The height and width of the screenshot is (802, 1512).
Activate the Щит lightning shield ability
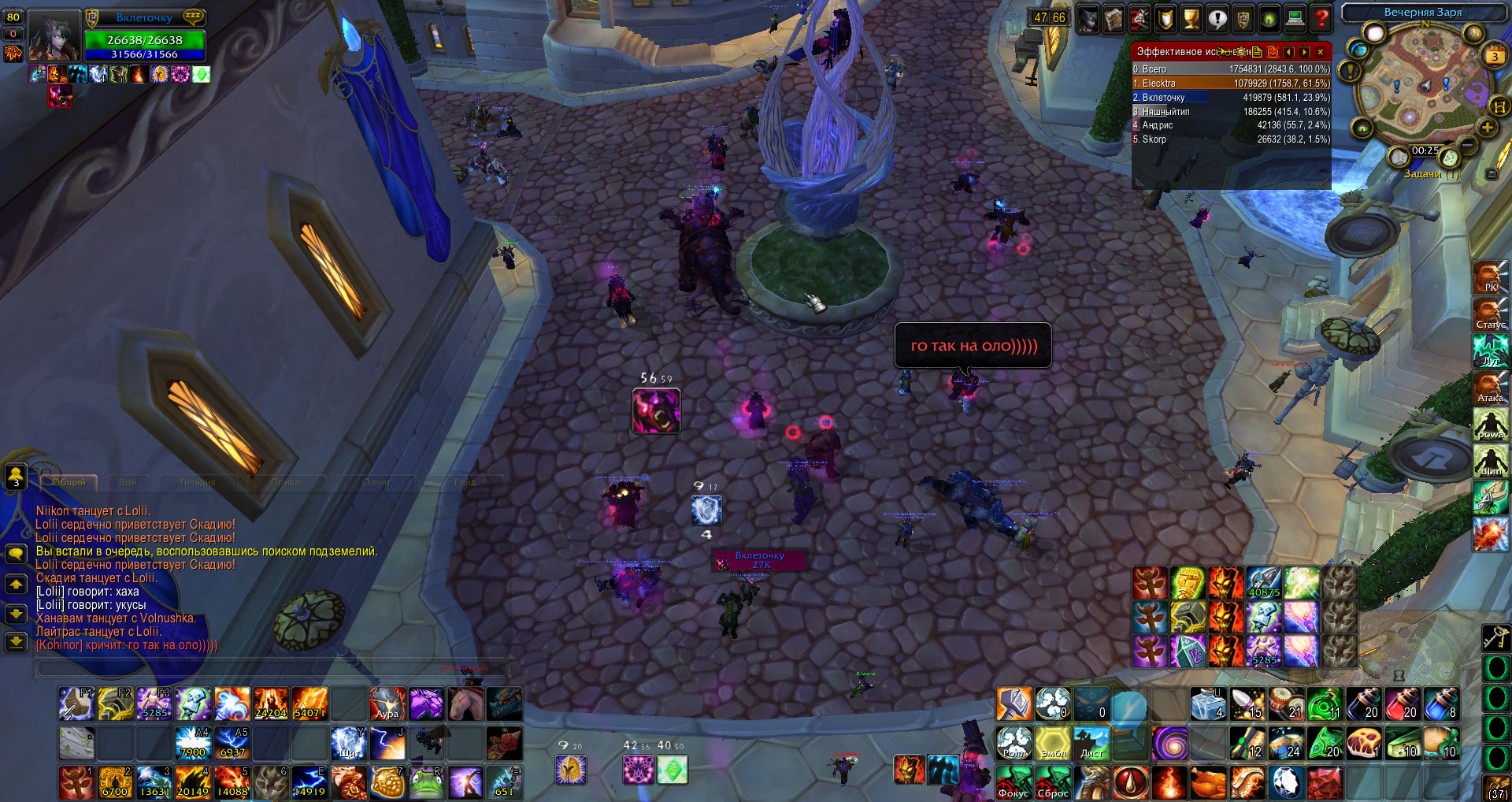tap(348, 743)
